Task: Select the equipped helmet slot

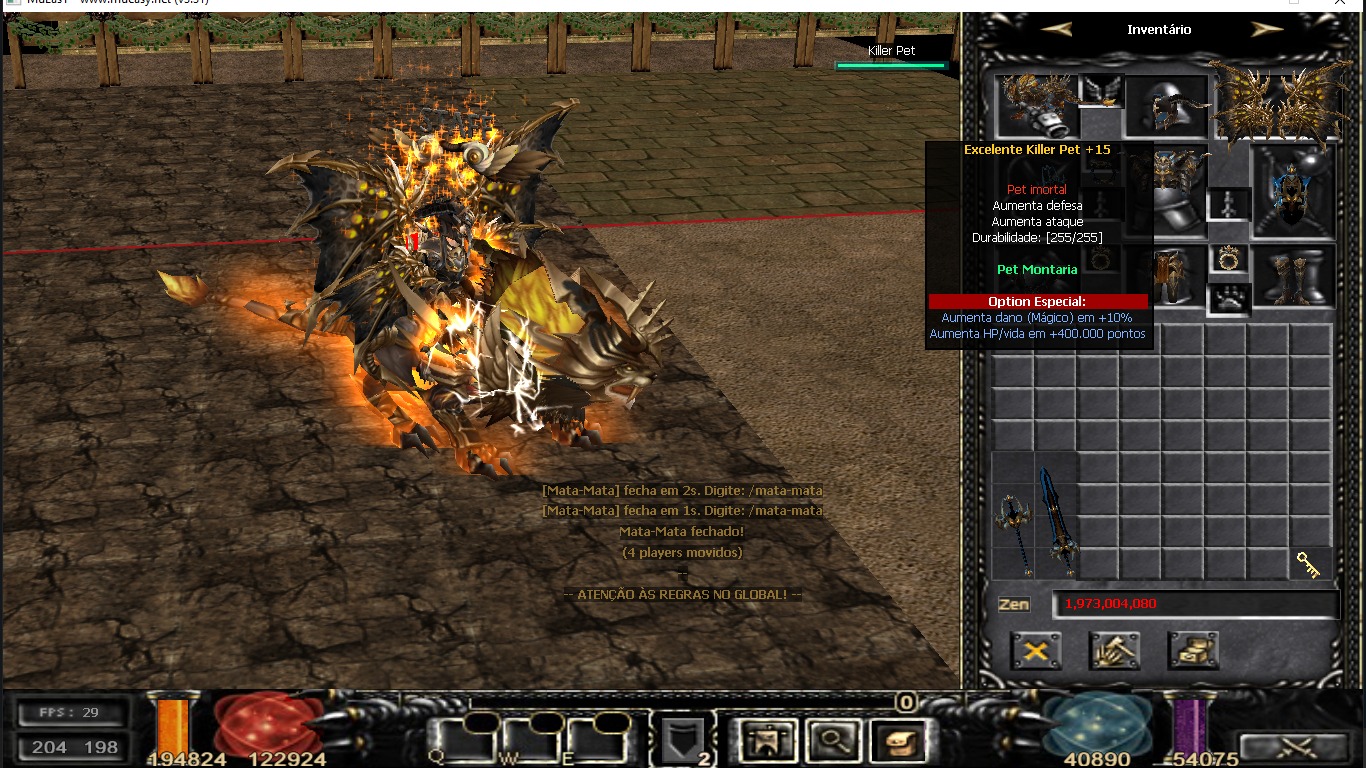Action: [x=1167, y=105]
